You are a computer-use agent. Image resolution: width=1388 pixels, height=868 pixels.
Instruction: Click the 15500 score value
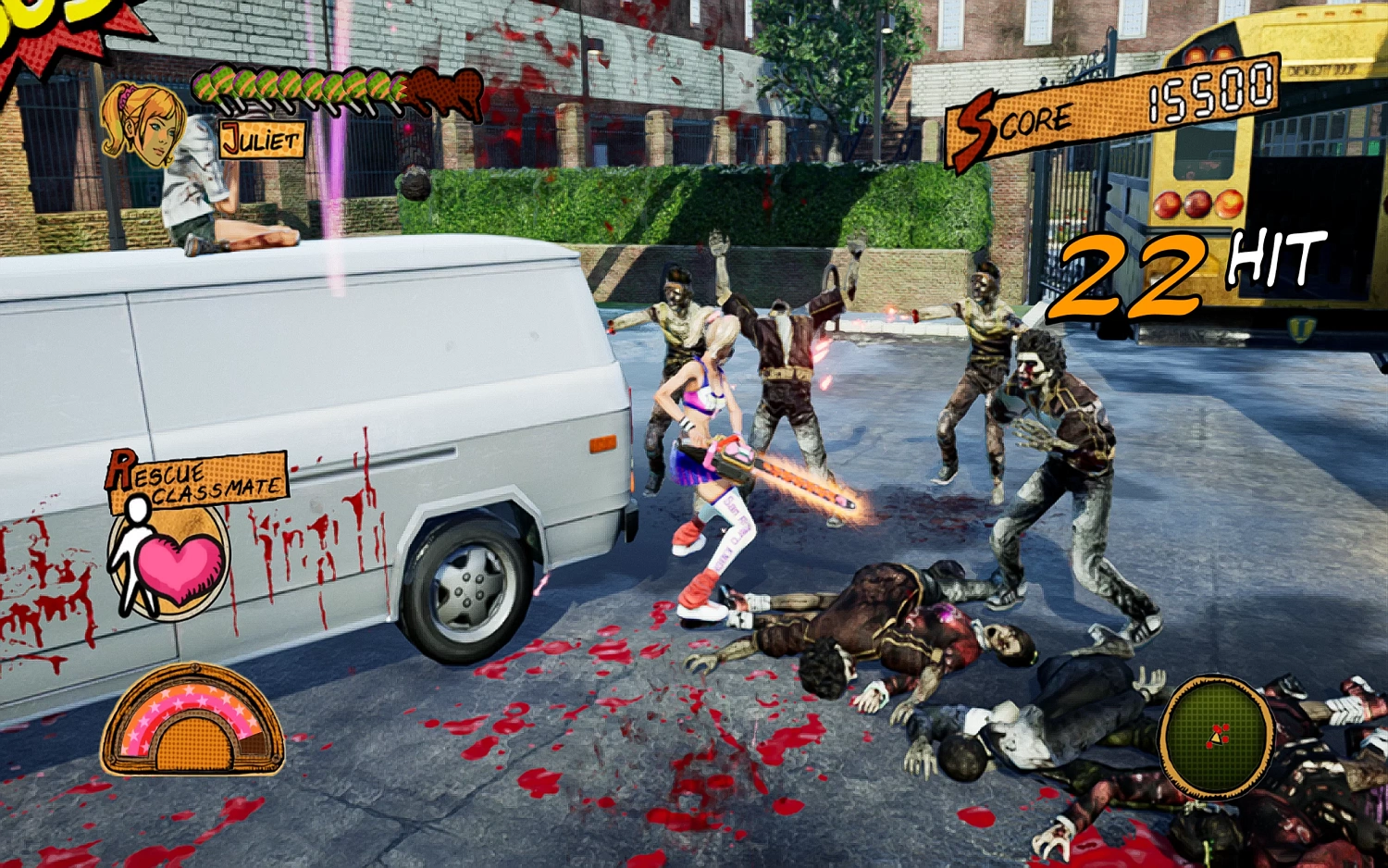[1208, 93]
